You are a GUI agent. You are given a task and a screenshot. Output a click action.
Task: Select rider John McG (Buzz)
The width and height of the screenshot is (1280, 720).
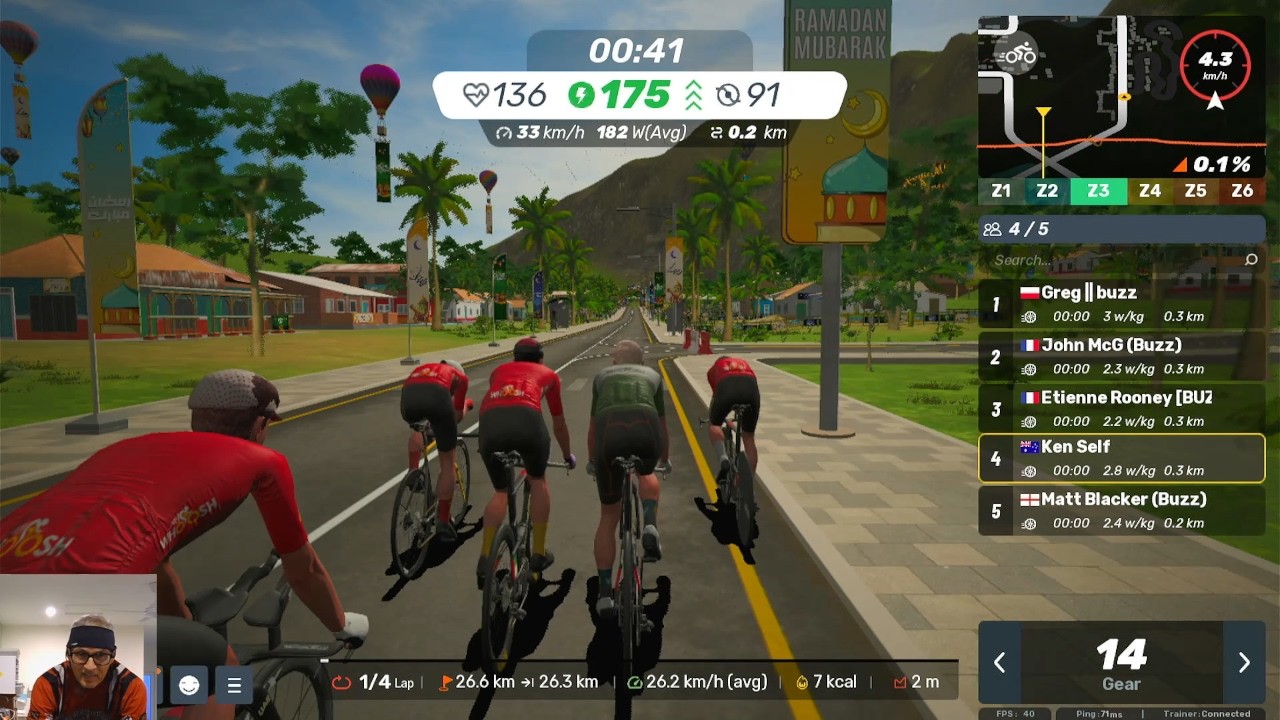[1121, 356]
